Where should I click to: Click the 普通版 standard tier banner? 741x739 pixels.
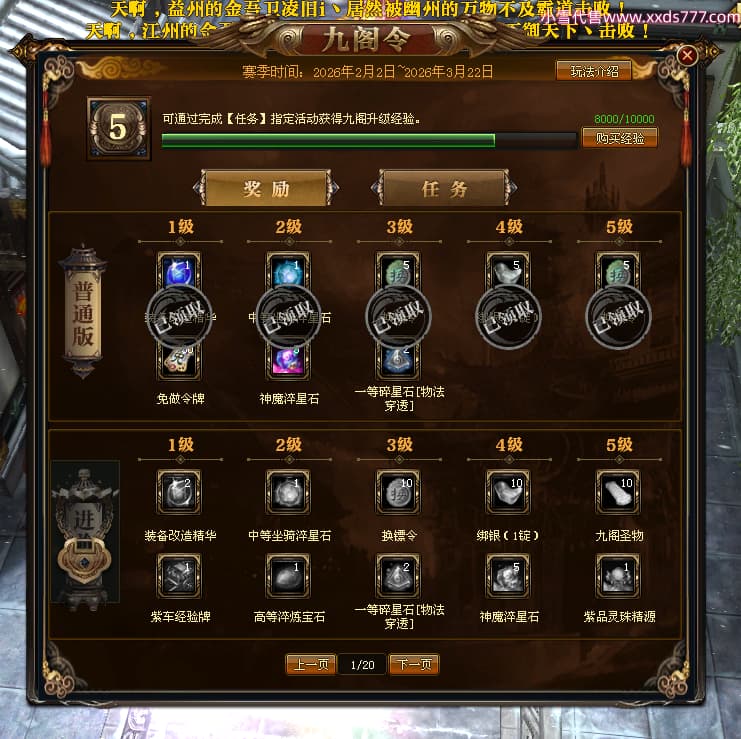tap(83, 312)
